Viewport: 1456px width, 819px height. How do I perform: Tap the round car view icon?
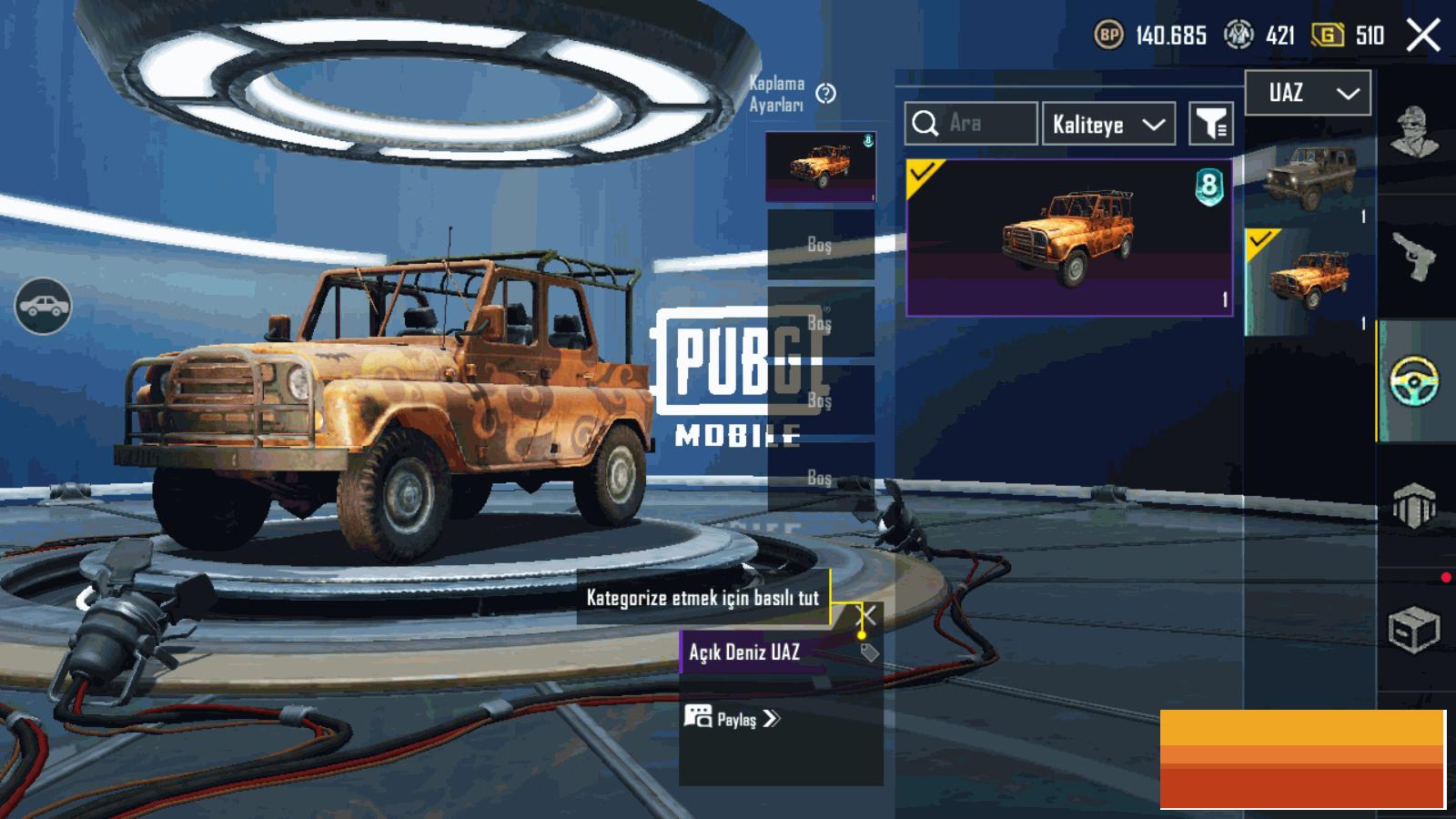coord(43,306)
